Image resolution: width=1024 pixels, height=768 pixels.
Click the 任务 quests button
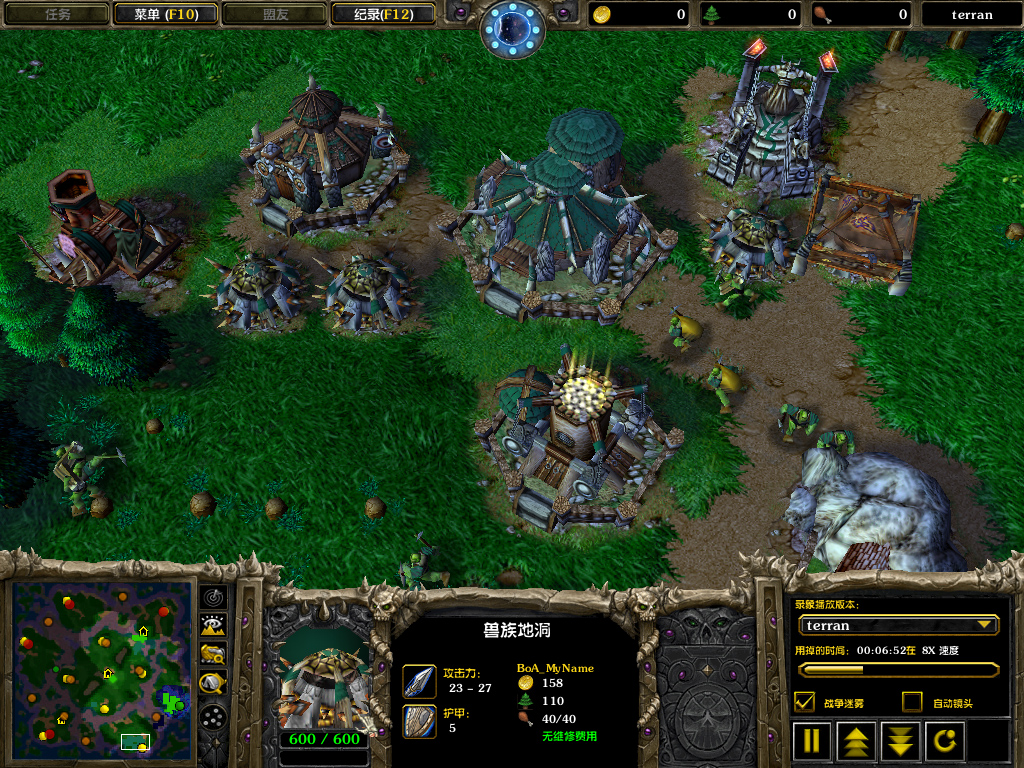[x=56, y=14]
